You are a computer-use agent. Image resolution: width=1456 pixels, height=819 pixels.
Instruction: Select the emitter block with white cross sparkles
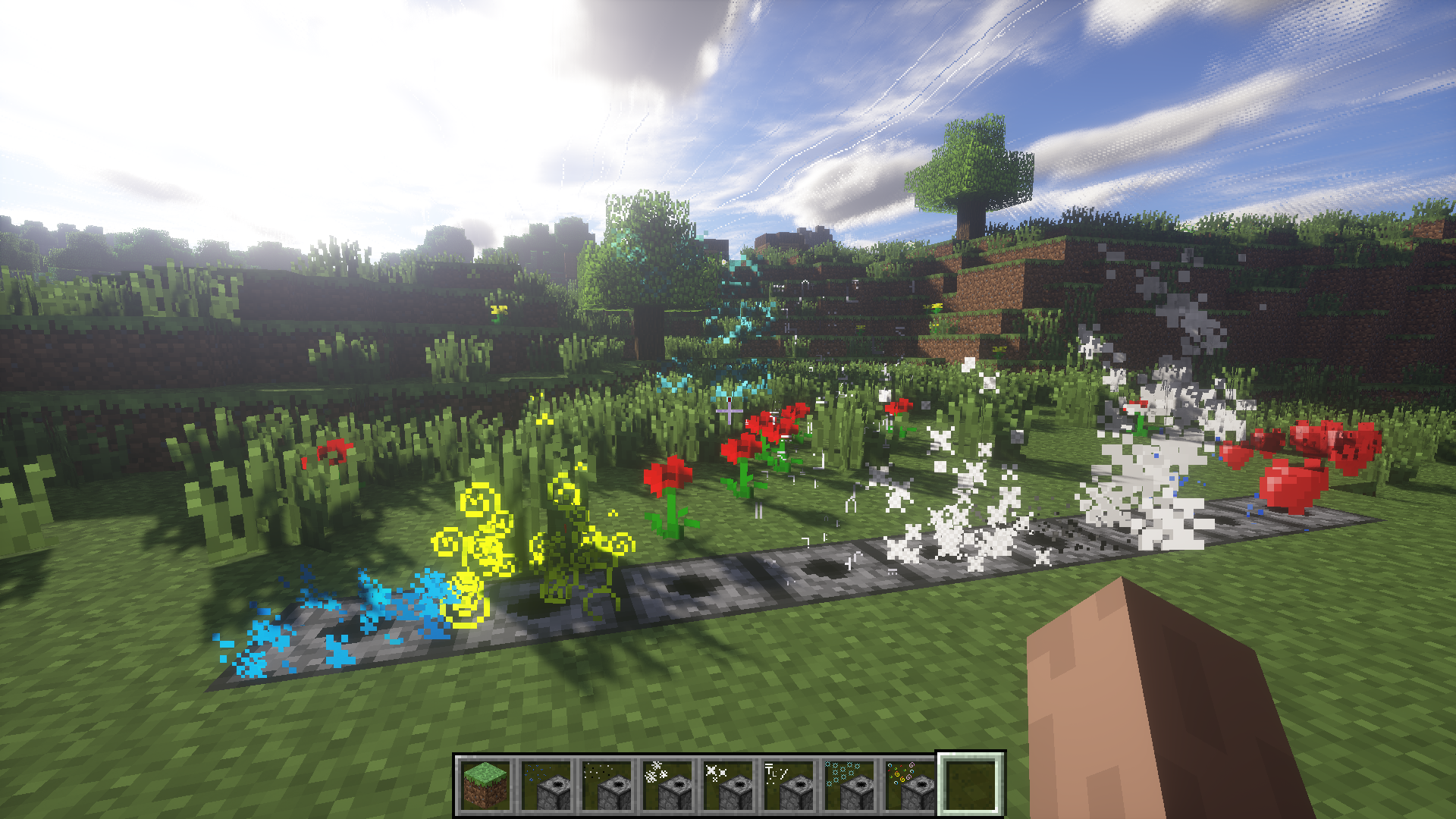pyautogui.click(x=728, y=786)
